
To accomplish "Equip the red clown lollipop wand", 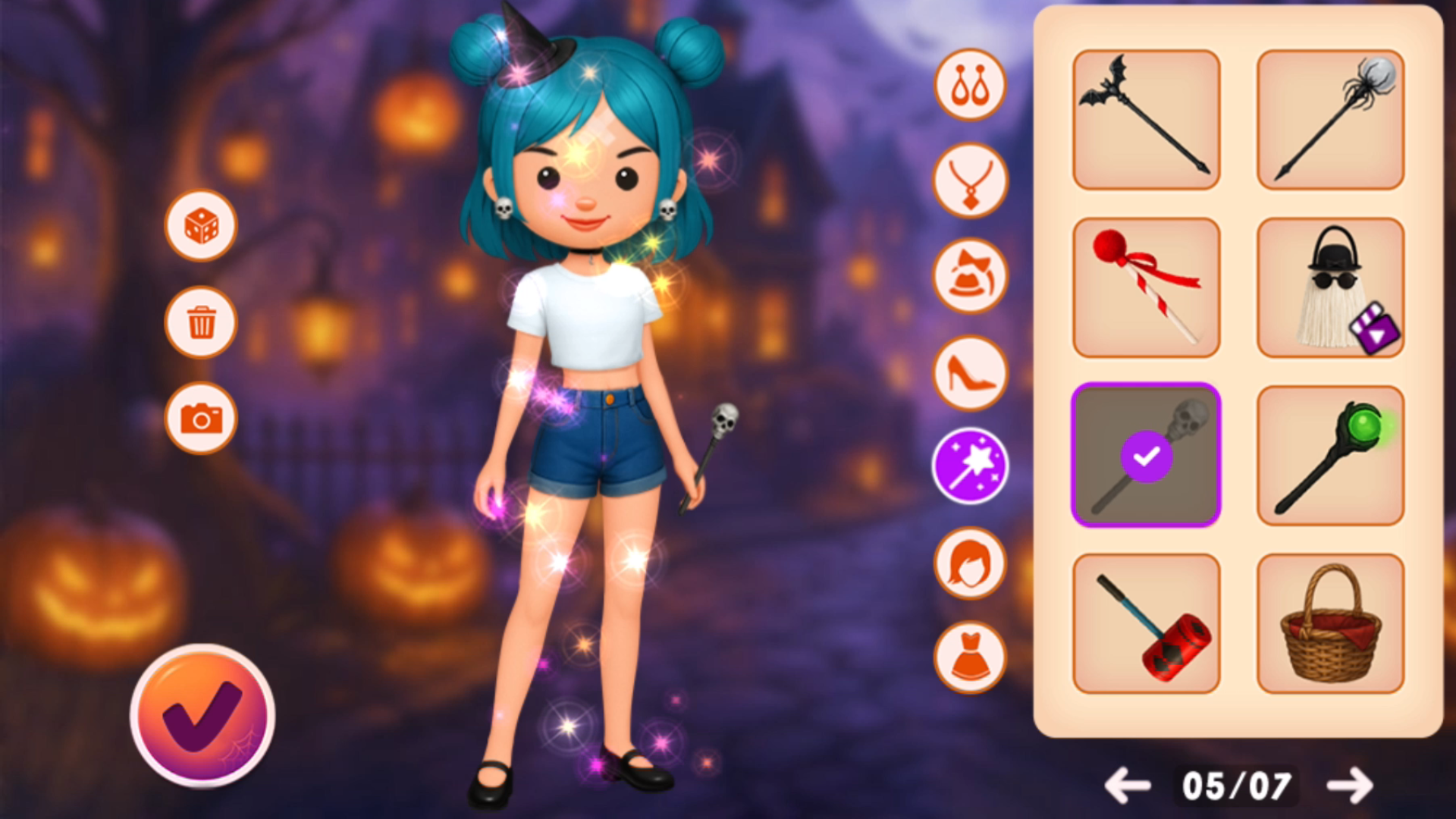I will pyautogui.click(x=1146, y=287).
